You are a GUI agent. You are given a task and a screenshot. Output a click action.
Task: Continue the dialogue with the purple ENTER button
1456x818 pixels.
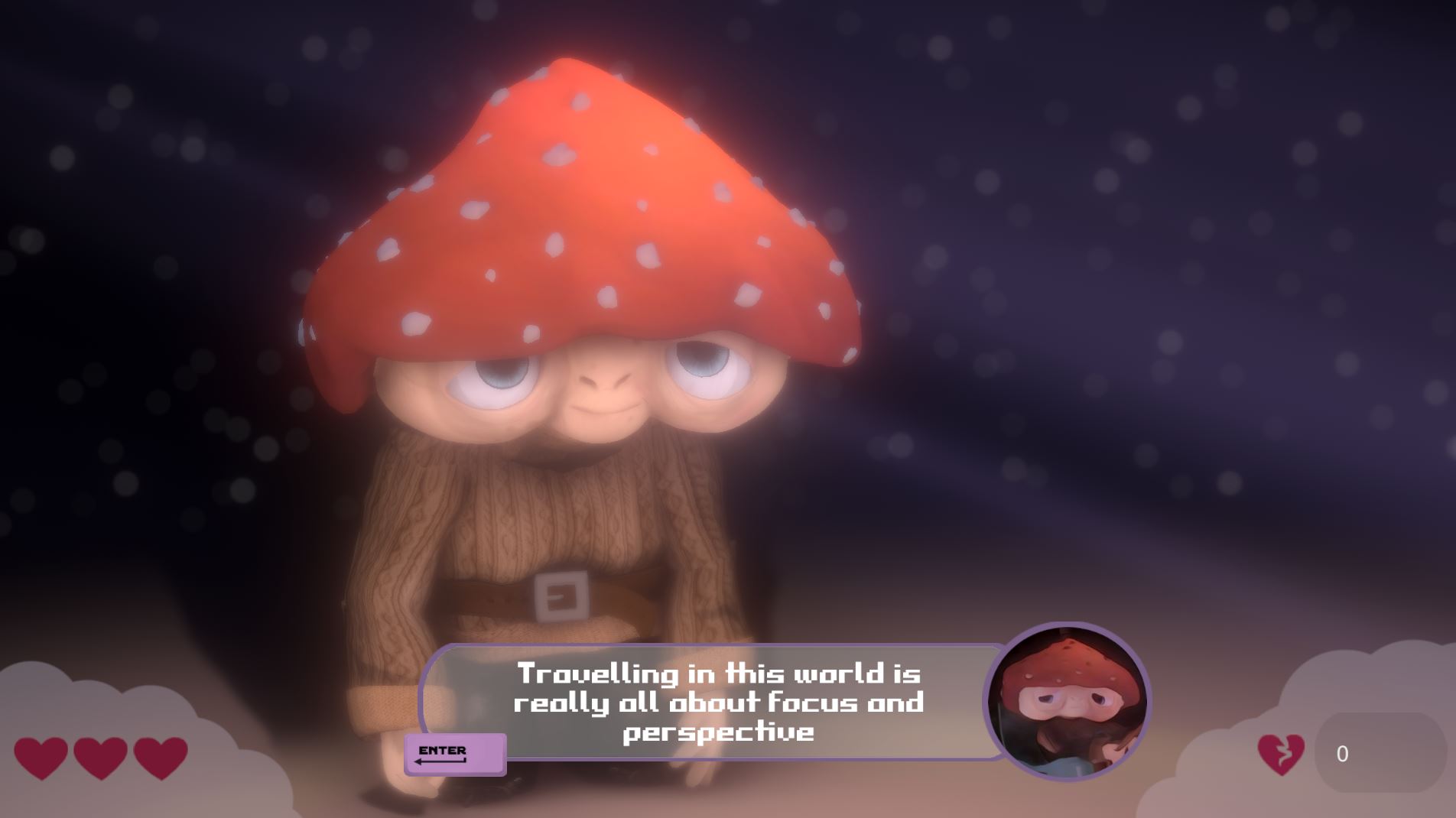coord(454,754)
